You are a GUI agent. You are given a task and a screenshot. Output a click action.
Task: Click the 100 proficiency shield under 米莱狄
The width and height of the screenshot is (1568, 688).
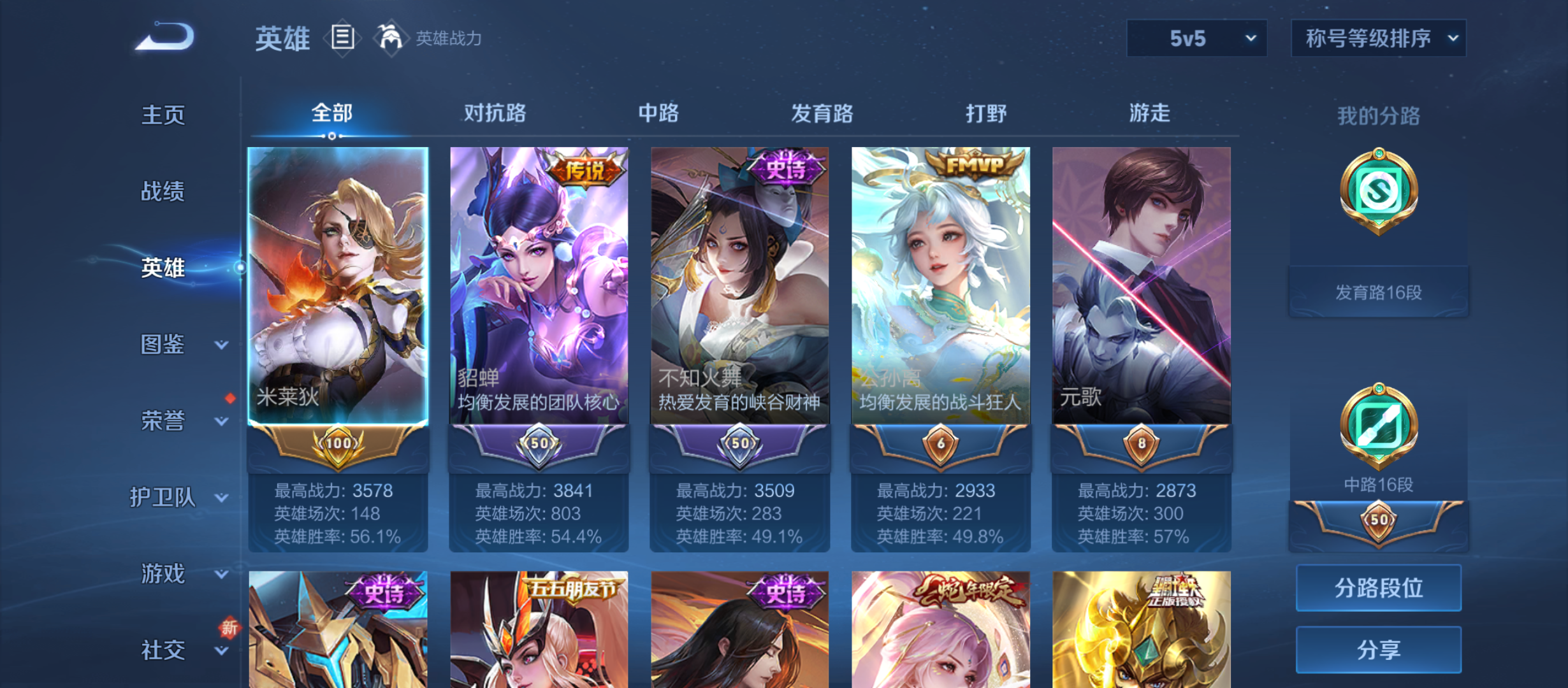338,441
